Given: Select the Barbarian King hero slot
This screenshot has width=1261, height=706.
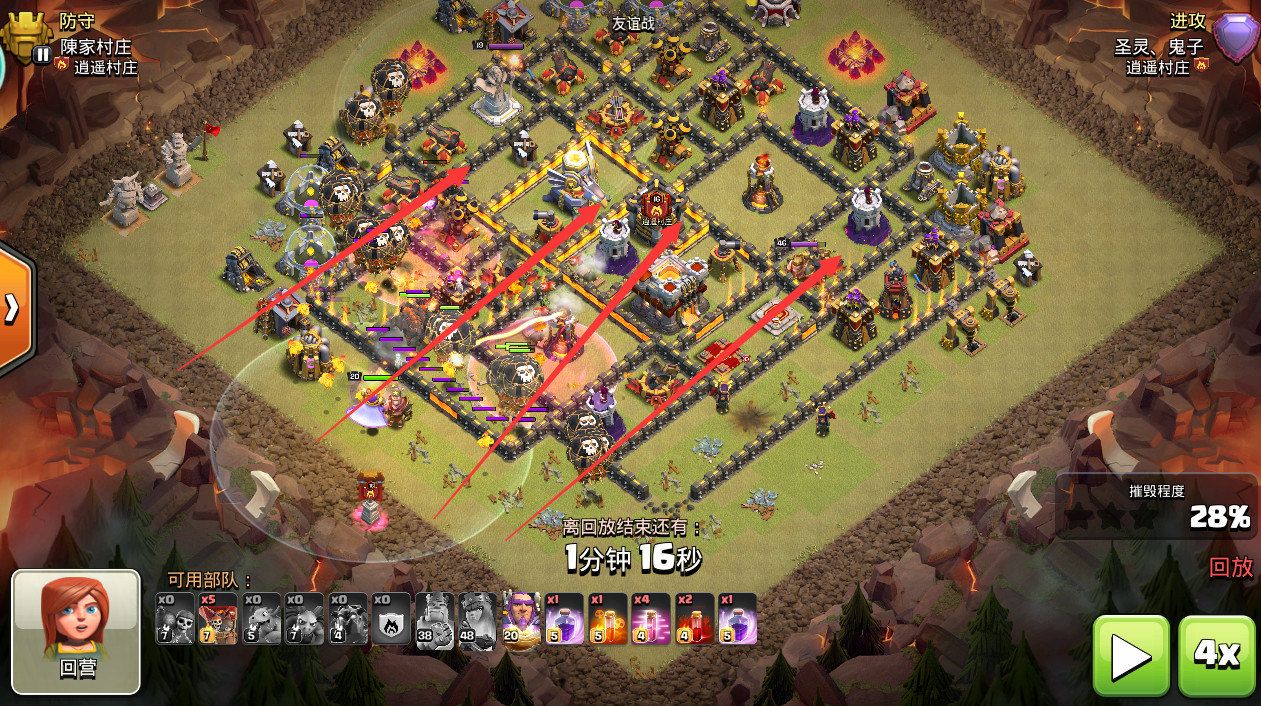Looking at the screenshot, I should (x=435, y=619).
